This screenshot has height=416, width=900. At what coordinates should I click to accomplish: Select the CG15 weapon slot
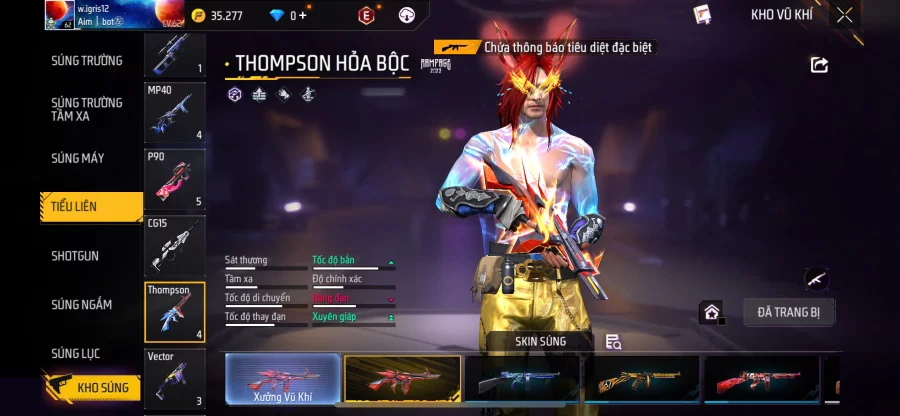tap(175, 246)
